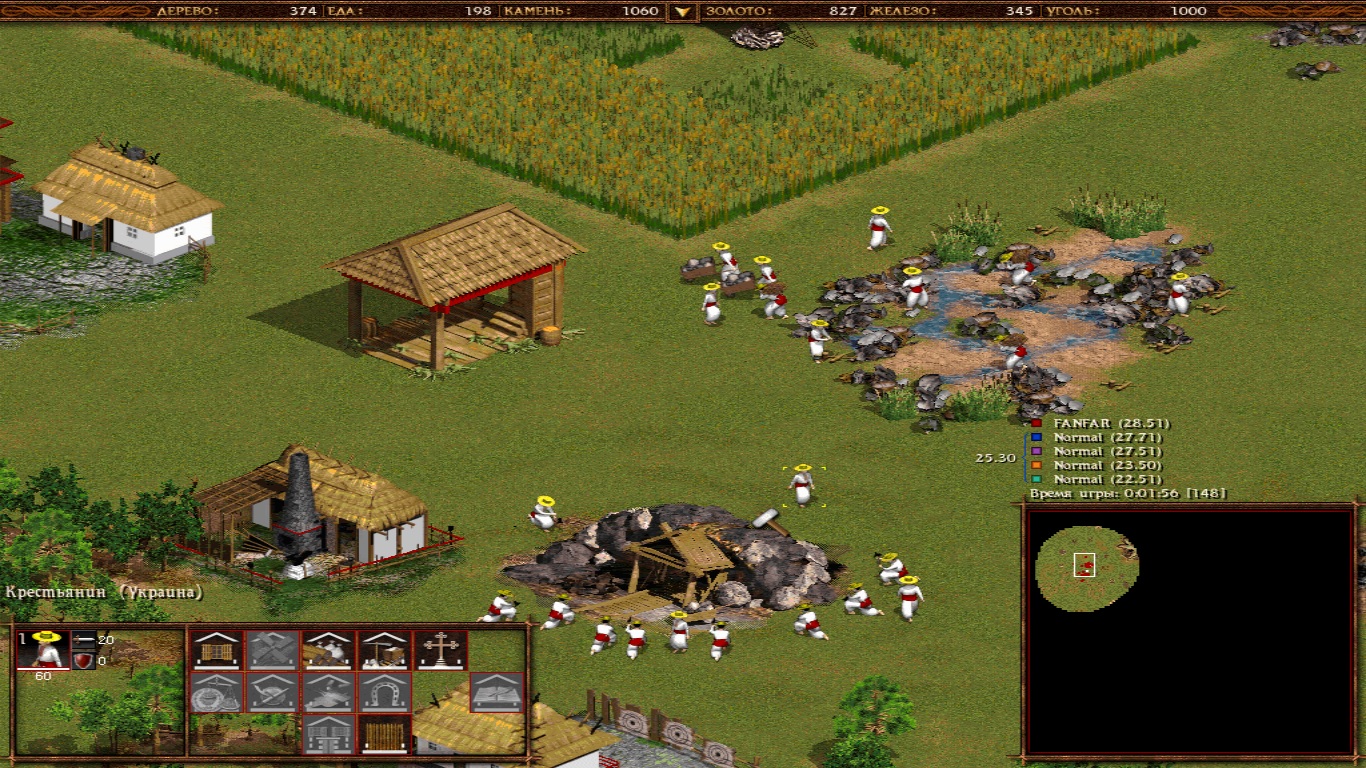Screen dimensions: 1366x768
Task: Open the dropdown arrow in the resource bar
Action: click(x=683, y=11)
